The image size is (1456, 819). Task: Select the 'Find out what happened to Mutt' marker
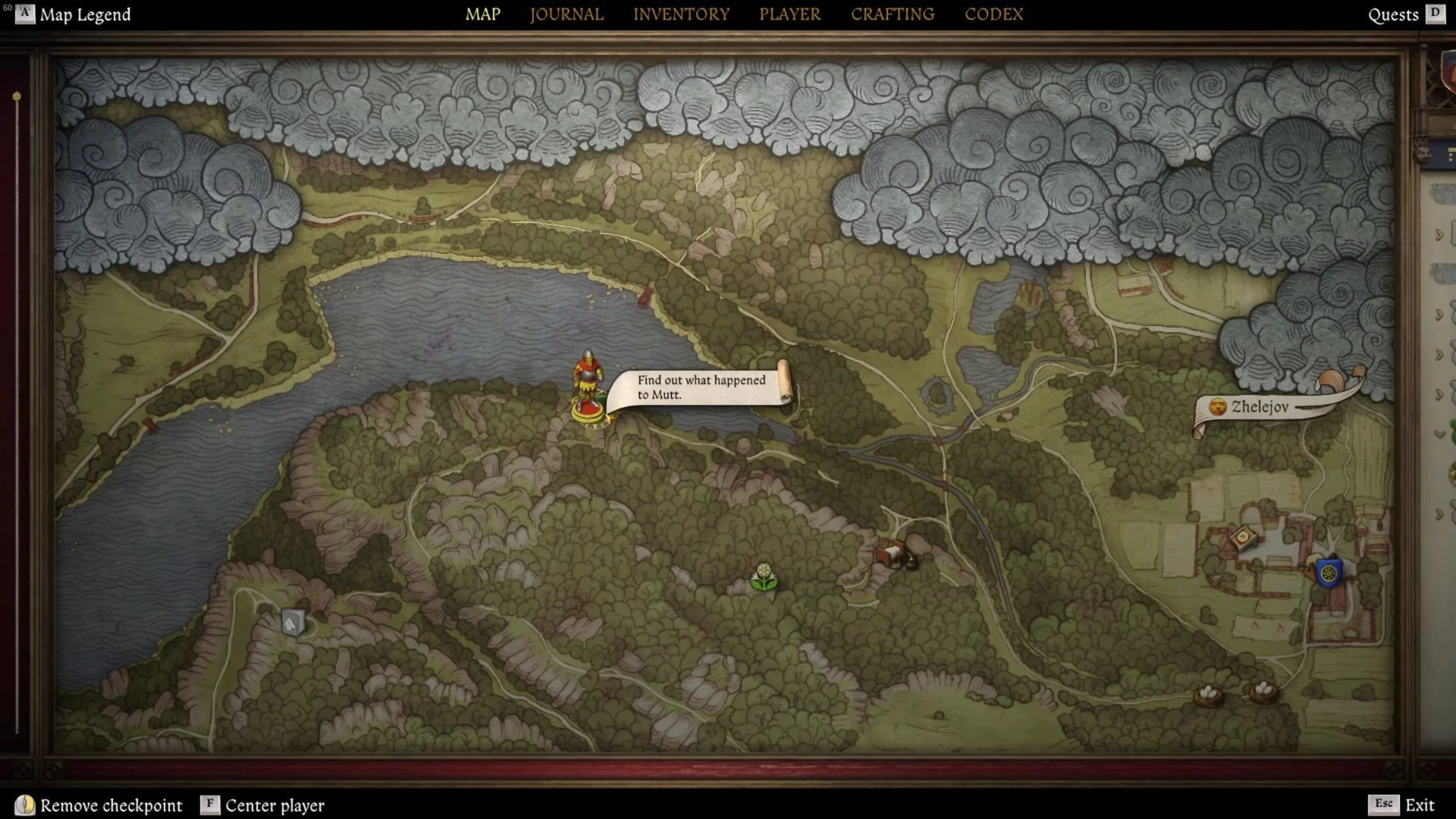701,388
